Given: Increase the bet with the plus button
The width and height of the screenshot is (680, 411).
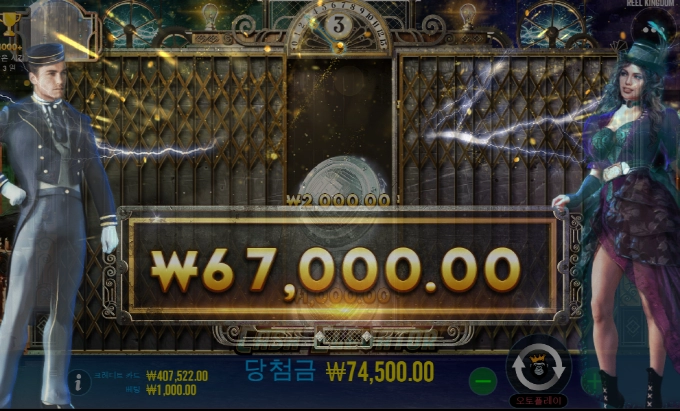Looking at the screenshot, I should pos(594,381).
